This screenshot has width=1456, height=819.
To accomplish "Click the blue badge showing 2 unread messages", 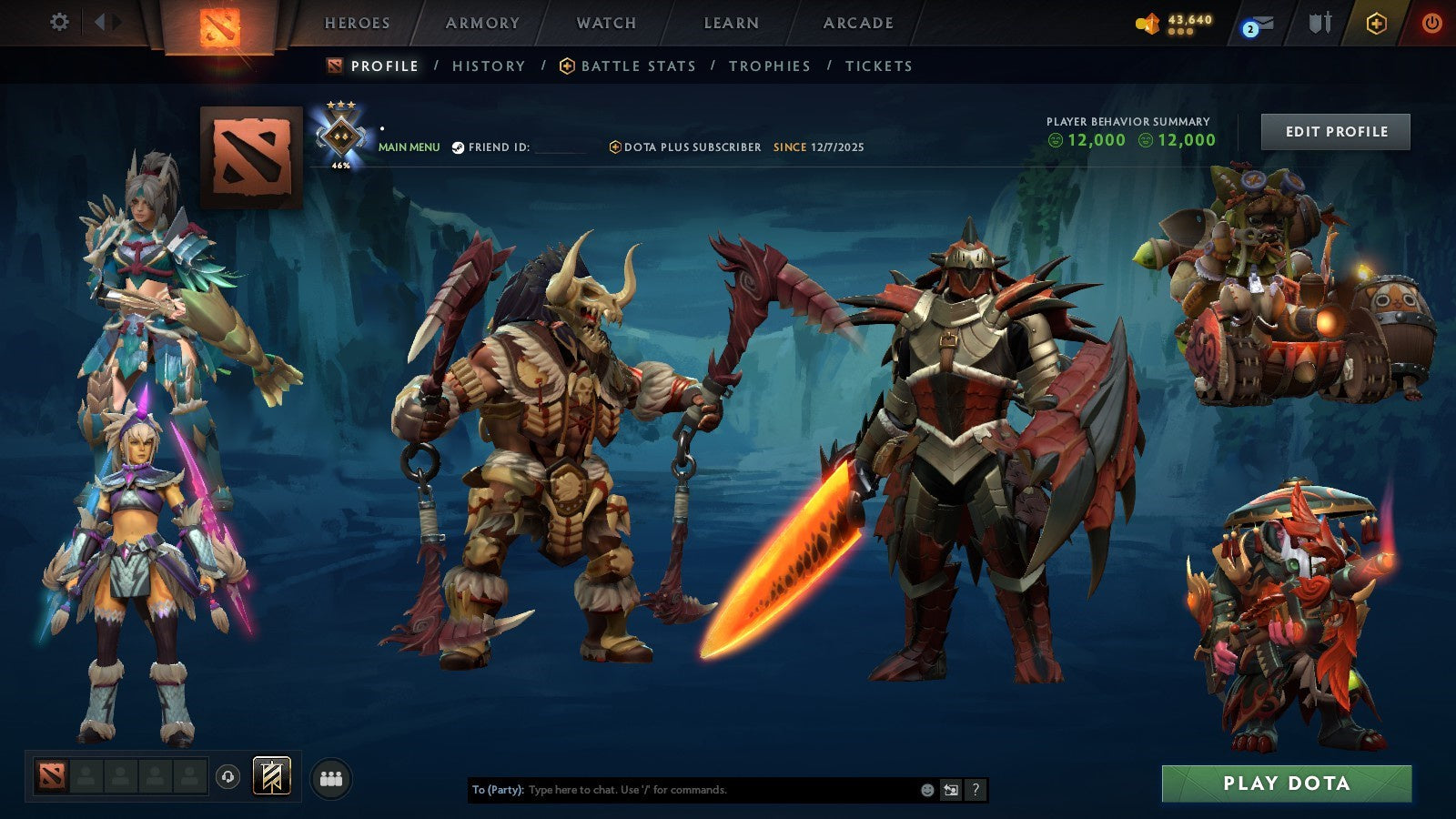I will pyautogui.click(x=1249, y=30).
